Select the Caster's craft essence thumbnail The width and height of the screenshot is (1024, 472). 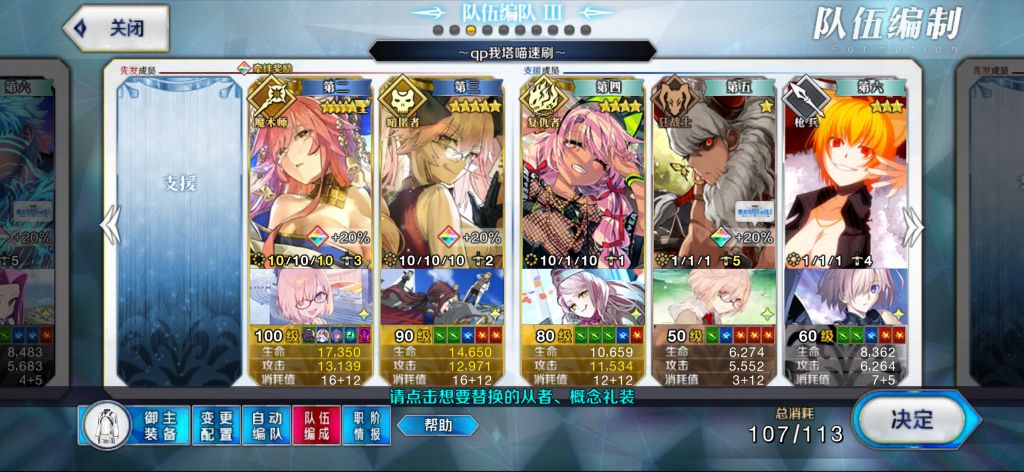point(311,295)
